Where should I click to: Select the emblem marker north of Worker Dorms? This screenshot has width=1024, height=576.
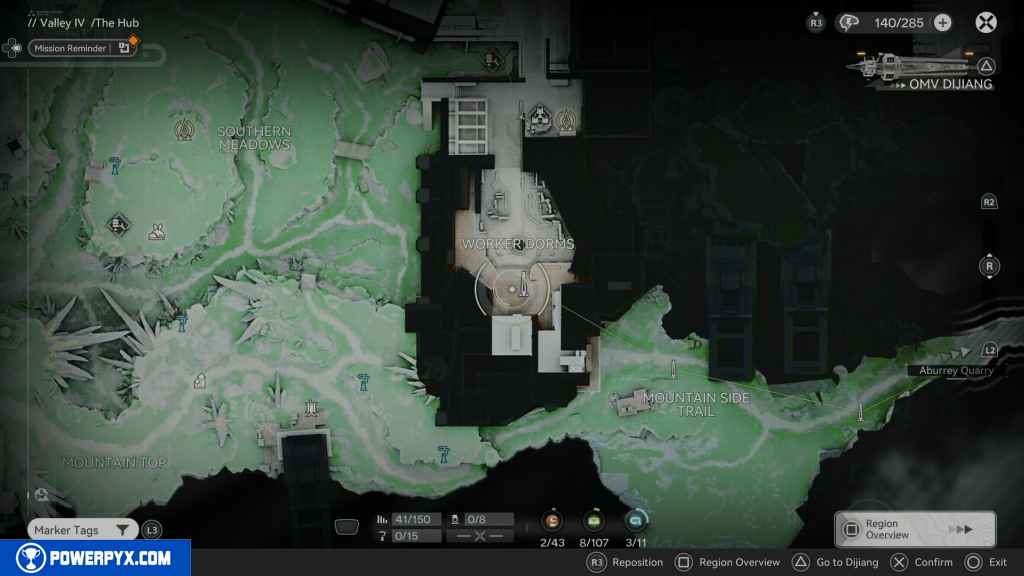567,121
